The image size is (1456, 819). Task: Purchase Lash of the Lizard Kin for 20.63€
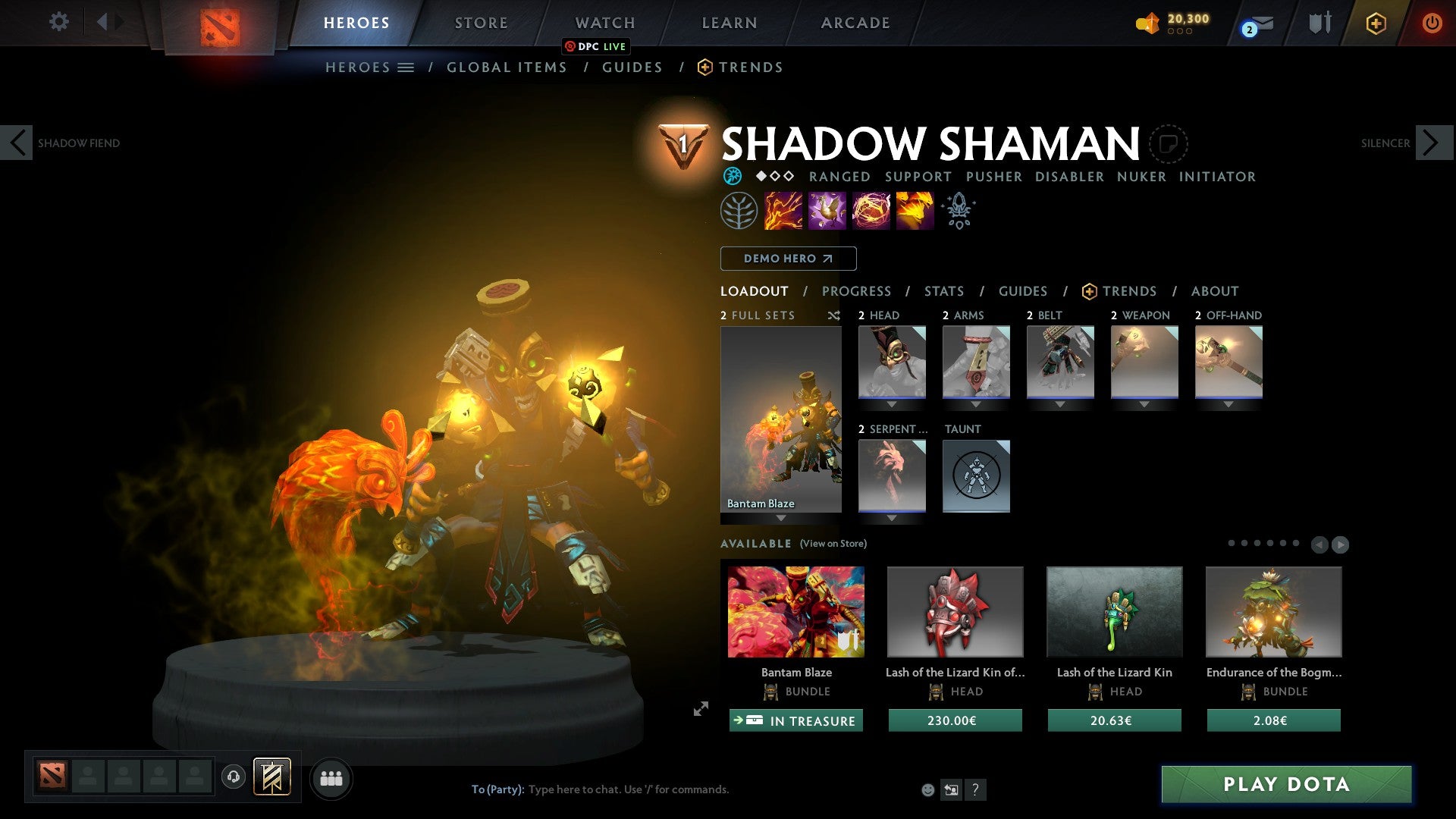[1113, 720]
